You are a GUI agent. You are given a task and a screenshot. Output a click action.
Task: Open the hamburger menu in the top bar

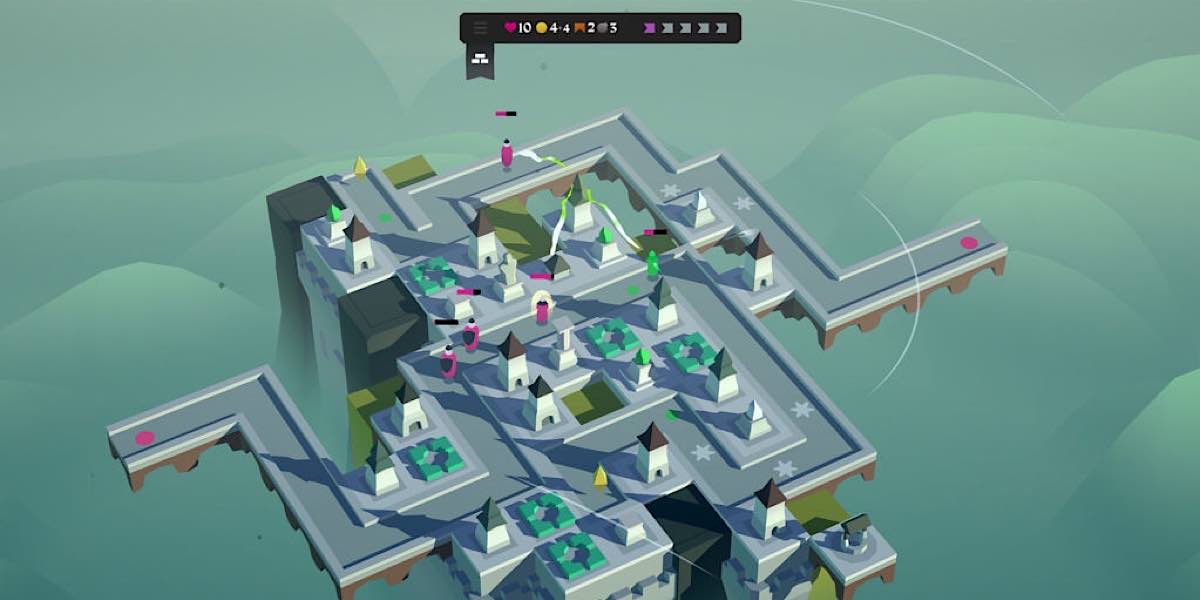tap(480, 28)
